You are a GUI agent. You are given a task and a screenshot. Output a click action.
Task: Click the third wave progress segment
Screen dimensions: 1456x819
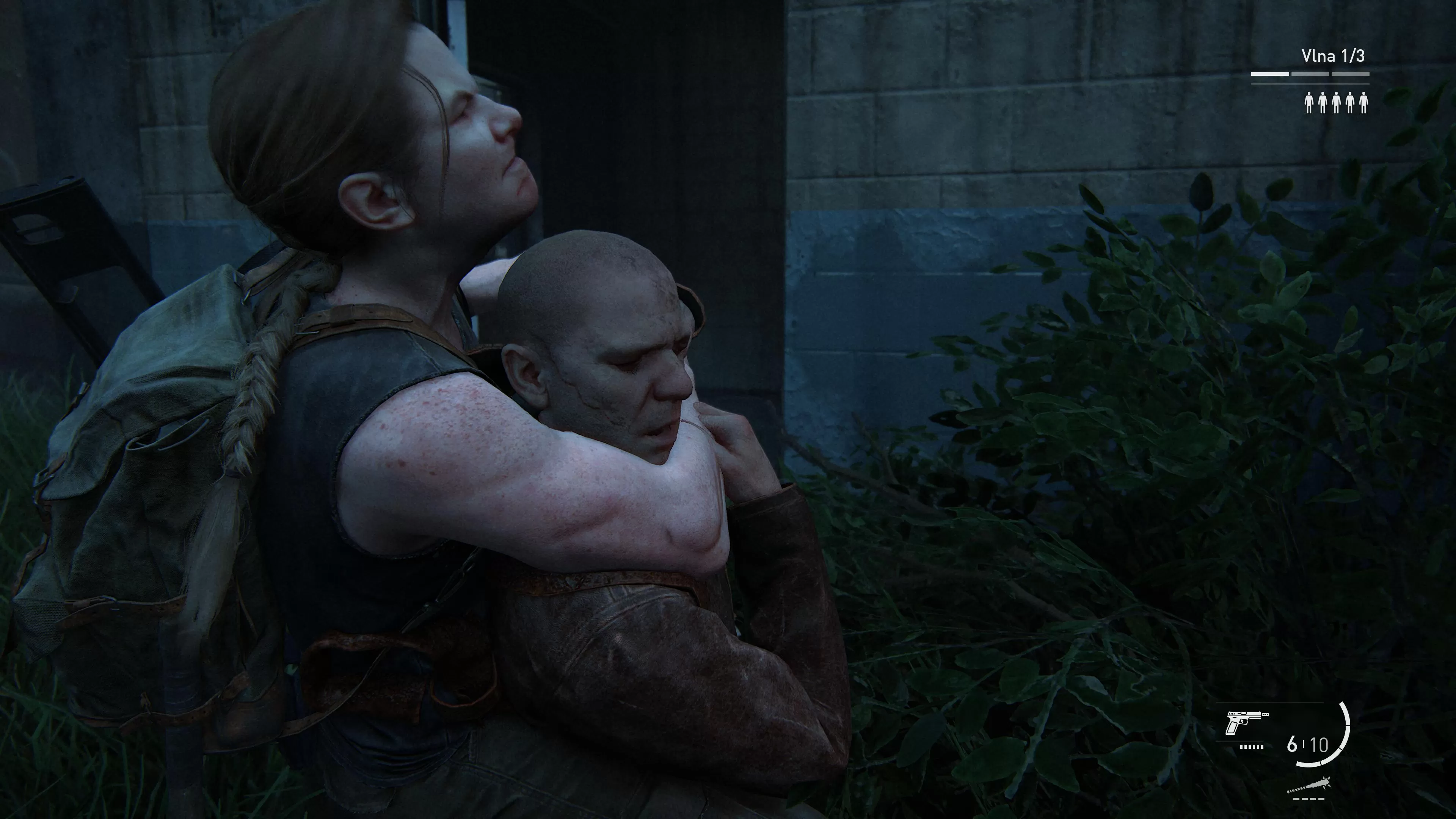pos(1351,74)
